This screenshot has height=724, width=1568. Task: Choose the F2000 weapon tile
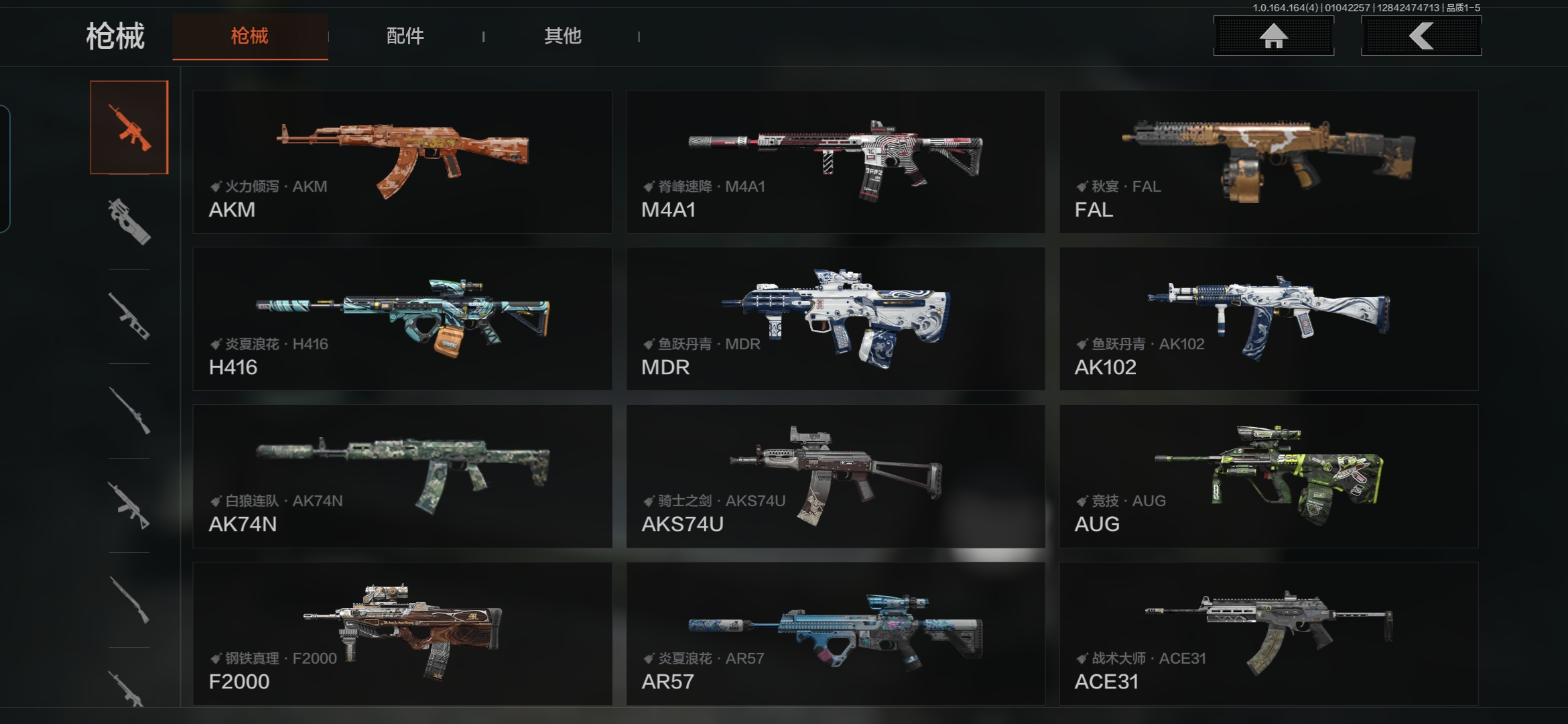pos(402,633)
